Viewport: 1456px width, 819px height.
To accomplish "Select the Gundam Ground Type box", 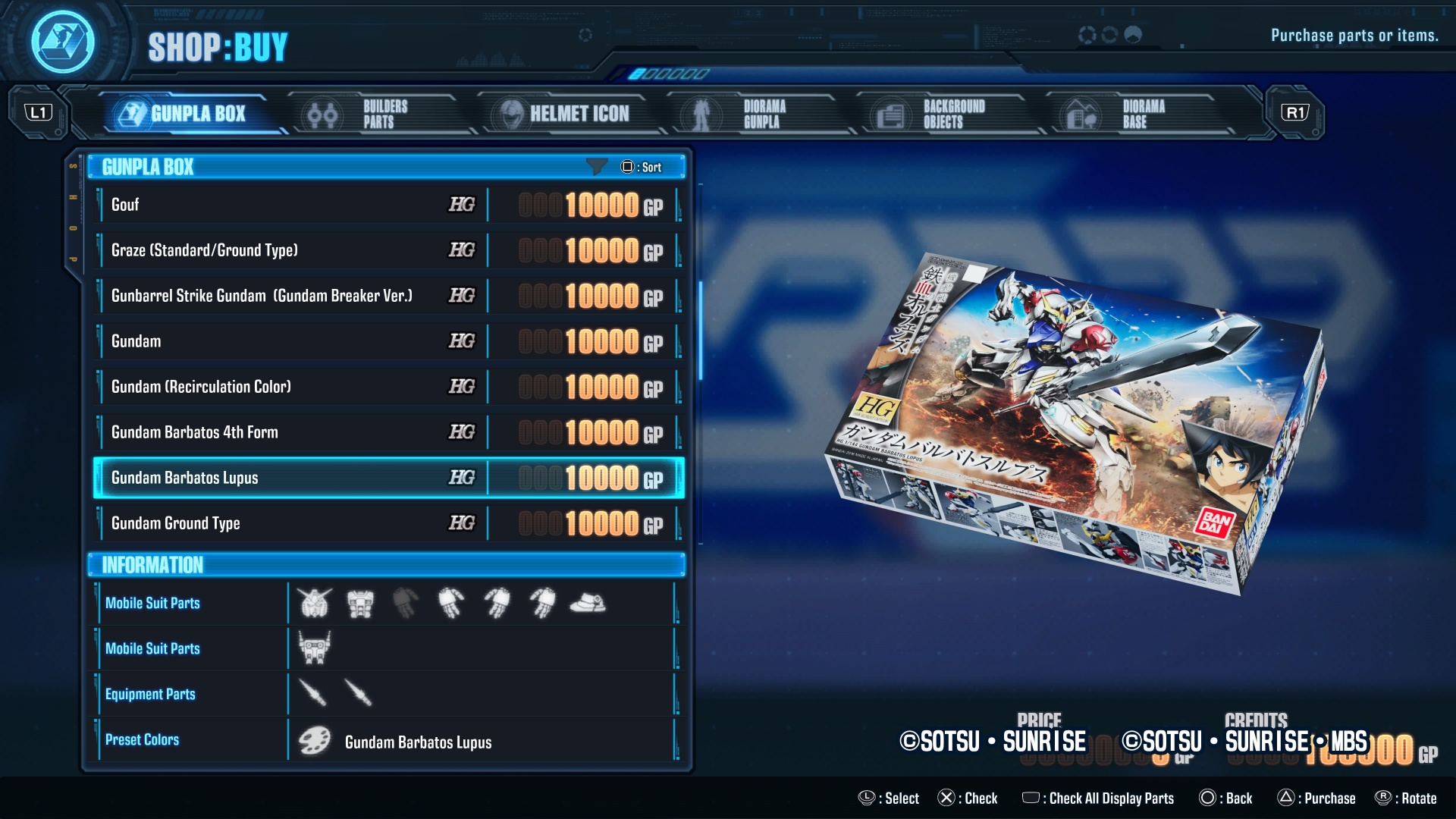I will pyautogui.click(x=387, y=523).
